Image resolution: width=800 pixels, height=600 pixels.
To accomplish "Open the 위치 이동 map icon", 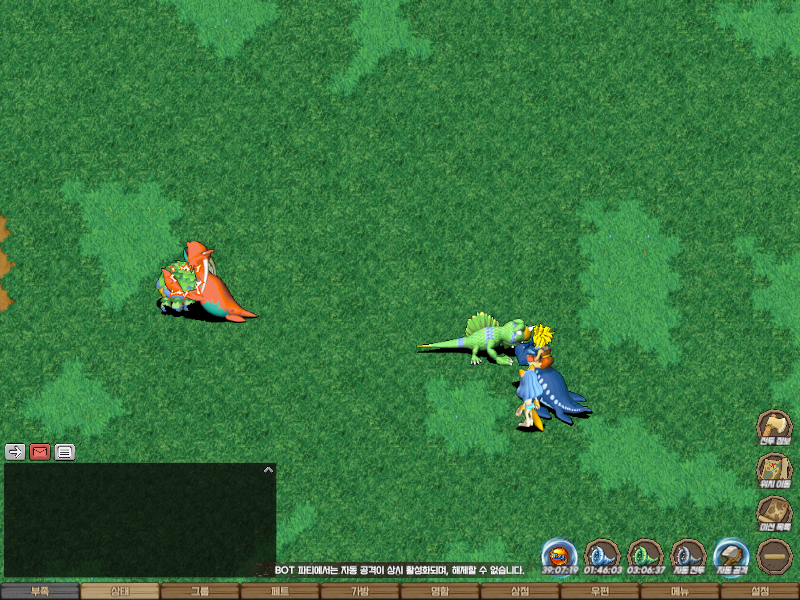I will click(x=774, y=469).
